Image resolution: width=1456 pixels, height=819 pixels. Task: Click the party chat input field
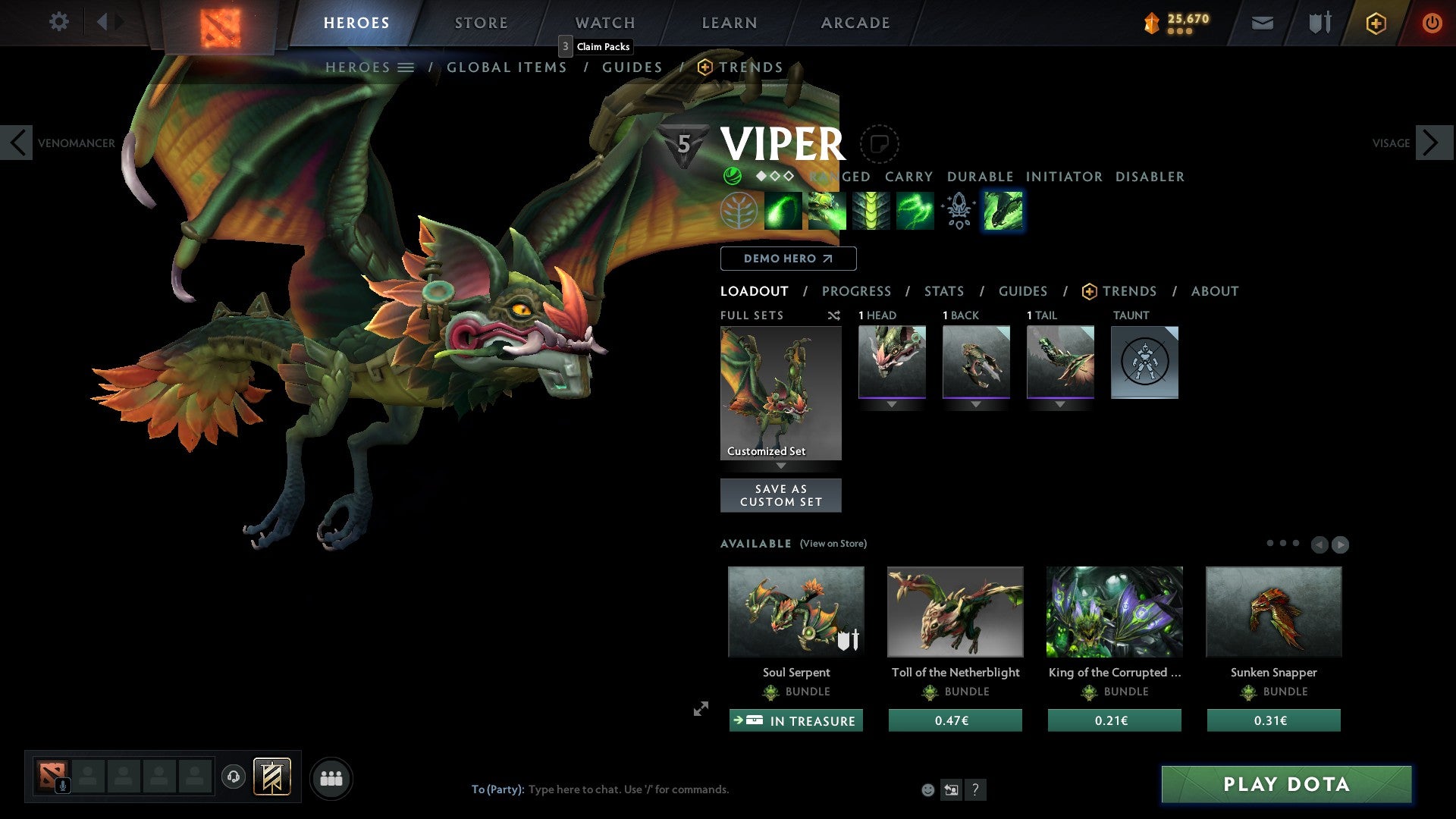click(628, 789)
